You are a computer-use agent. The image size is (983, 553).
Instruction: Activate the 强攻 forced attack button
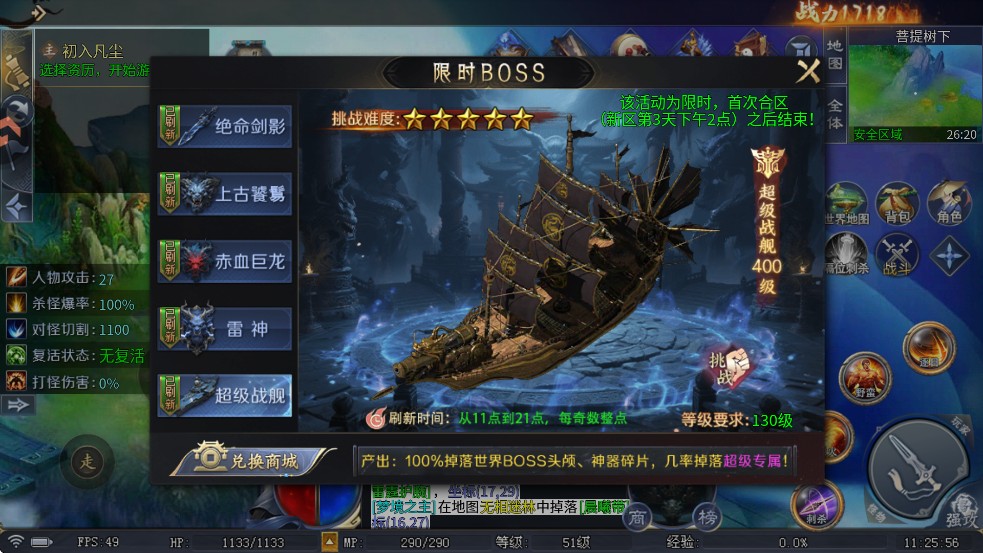962,509
